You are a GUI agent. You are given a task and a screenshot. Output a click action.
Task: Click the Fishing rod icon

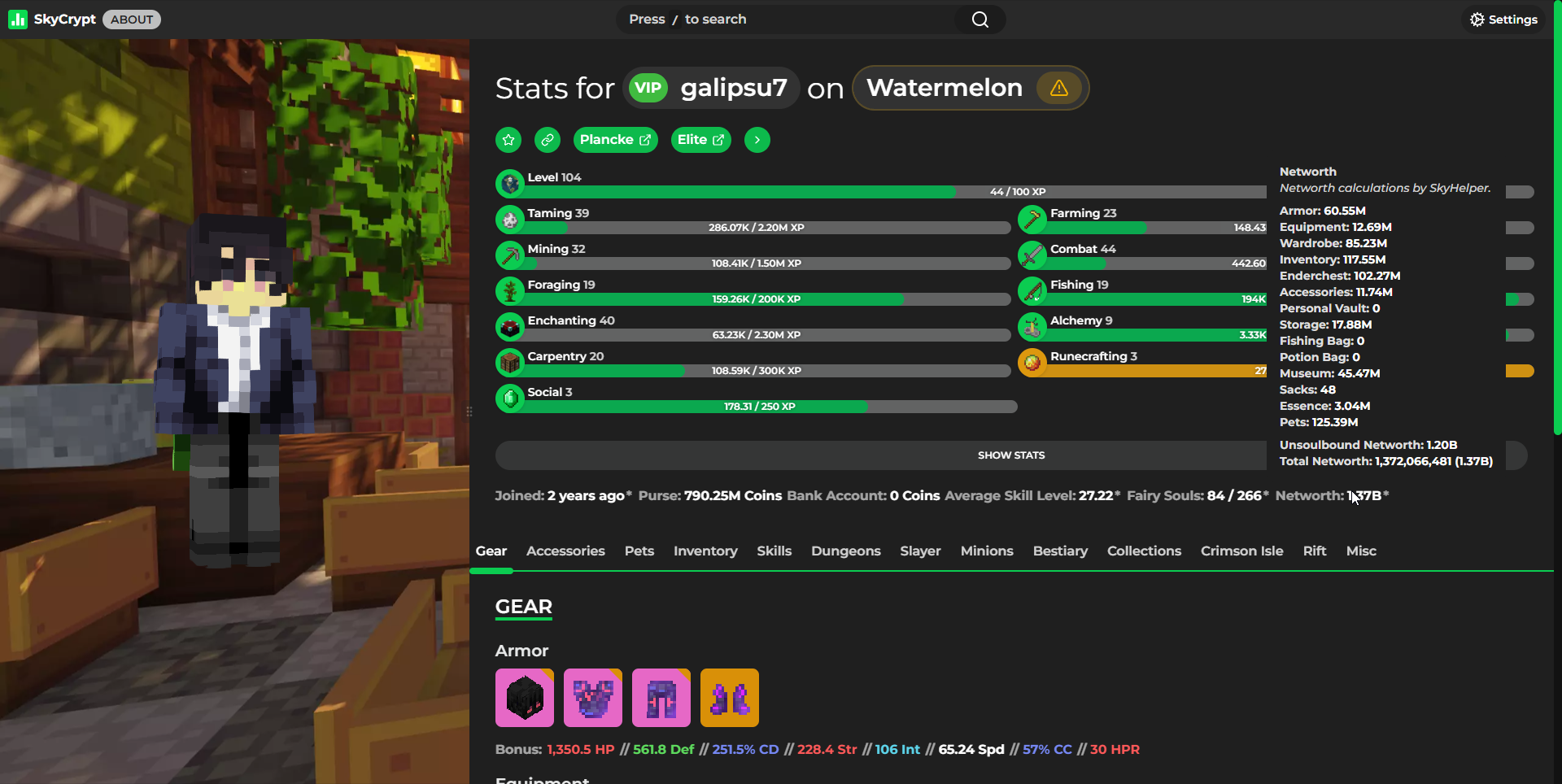click(x=1033, y=290)
